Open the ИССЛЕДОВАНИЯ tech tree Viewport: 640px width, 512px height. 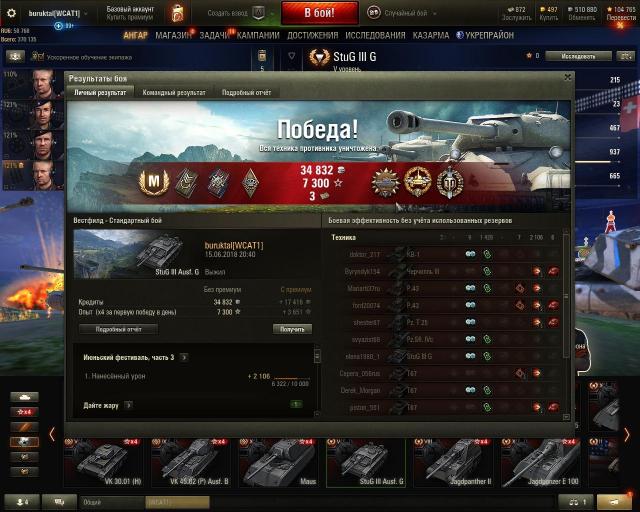point(376,34)
